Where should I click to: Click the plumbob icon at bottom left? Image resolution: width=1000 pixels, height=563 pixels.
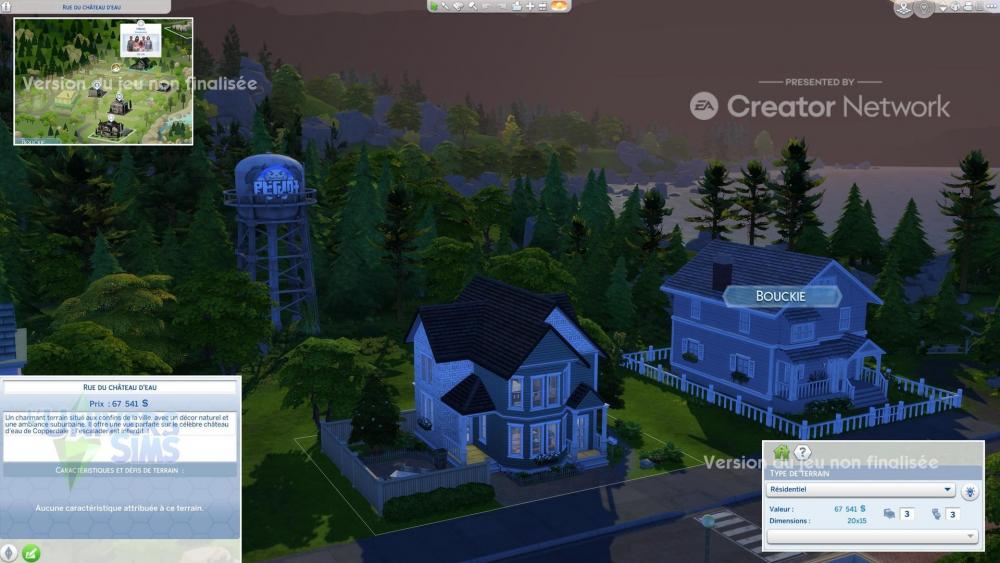click(x=10, y=552)
